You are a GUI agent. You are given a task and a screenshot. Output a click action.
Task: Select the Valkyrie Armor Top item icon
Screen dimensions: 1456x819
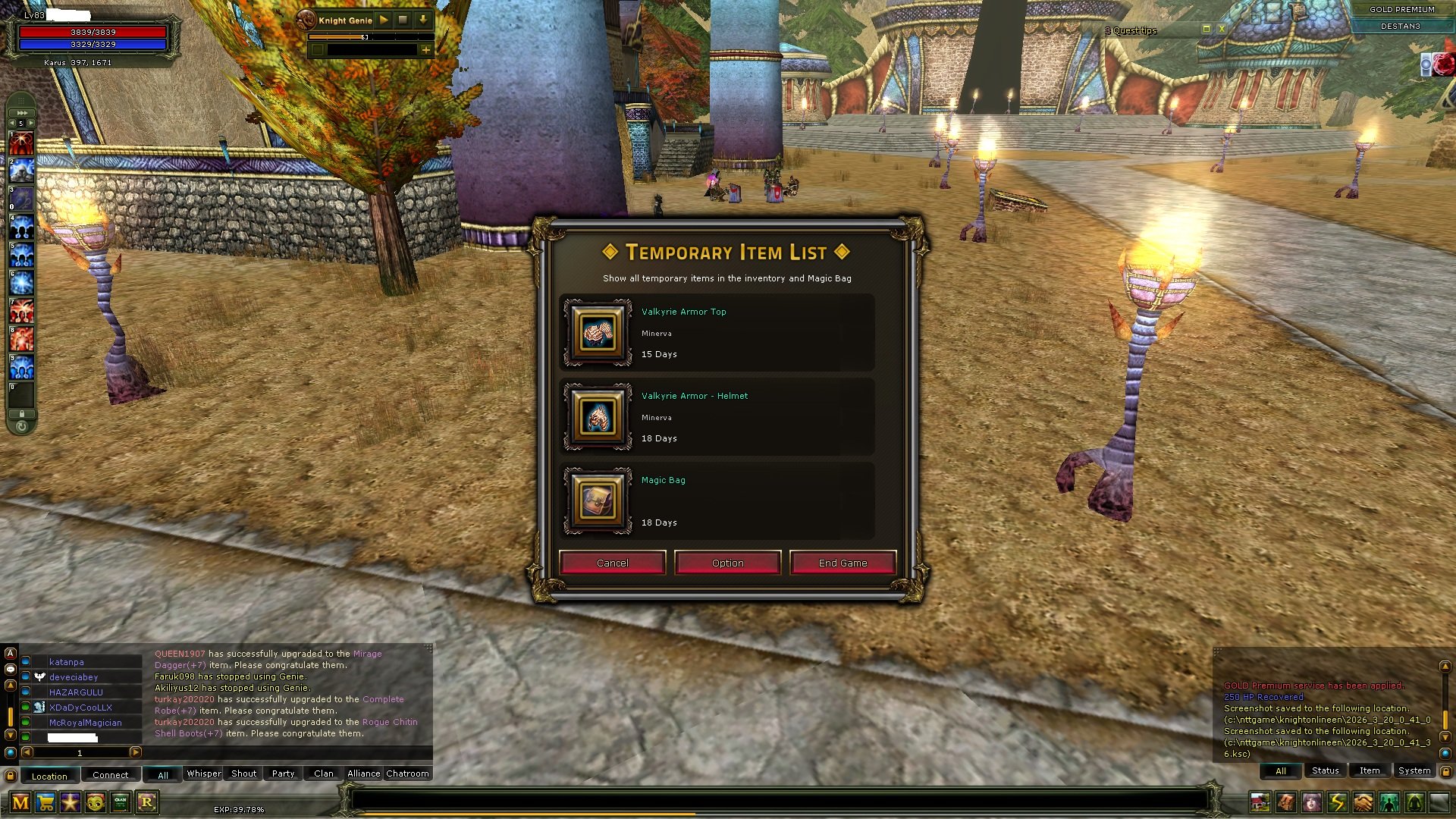click(598, 333)
